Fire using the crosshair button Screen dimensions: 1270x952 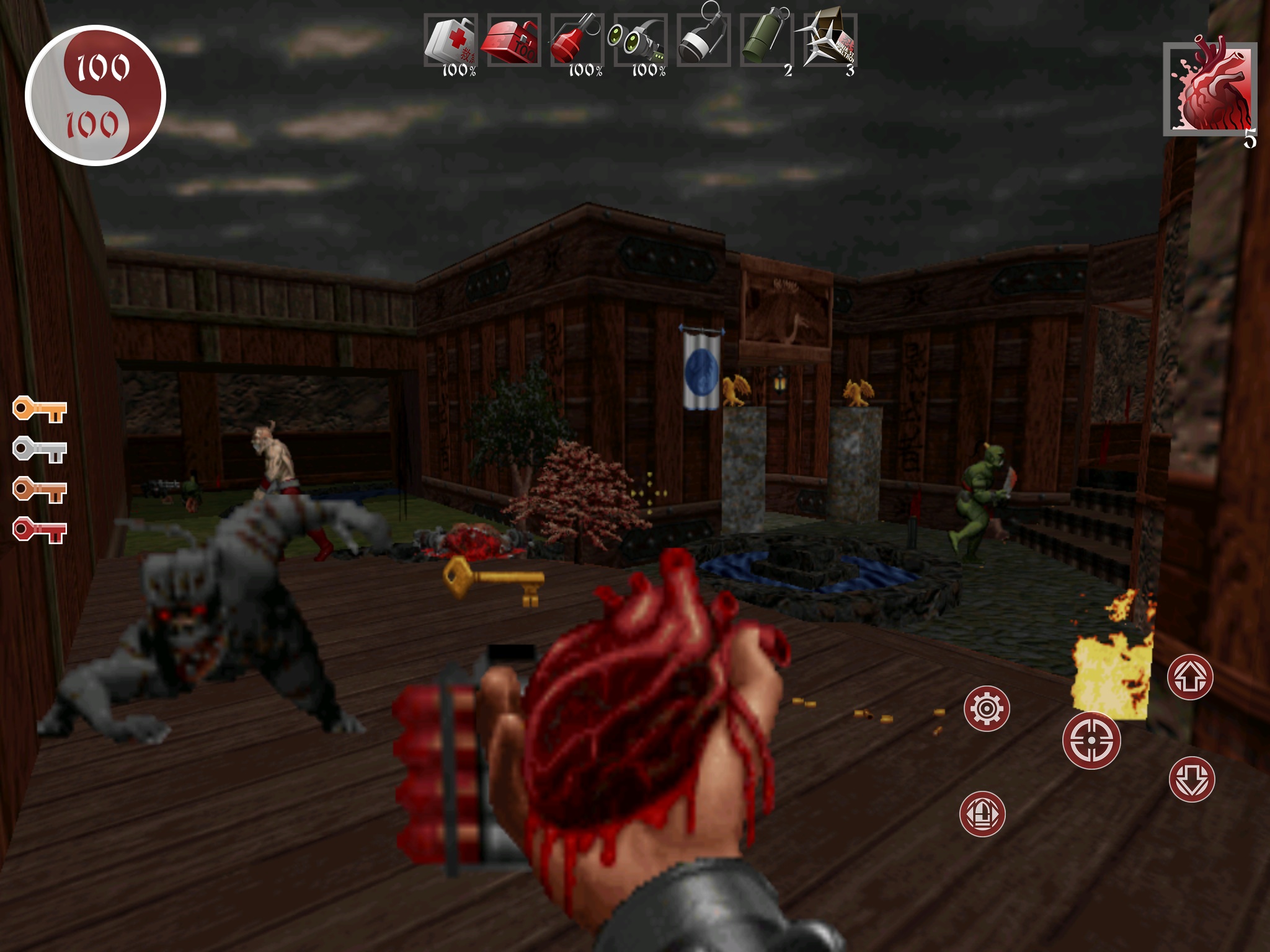[x=1091, y=740]
